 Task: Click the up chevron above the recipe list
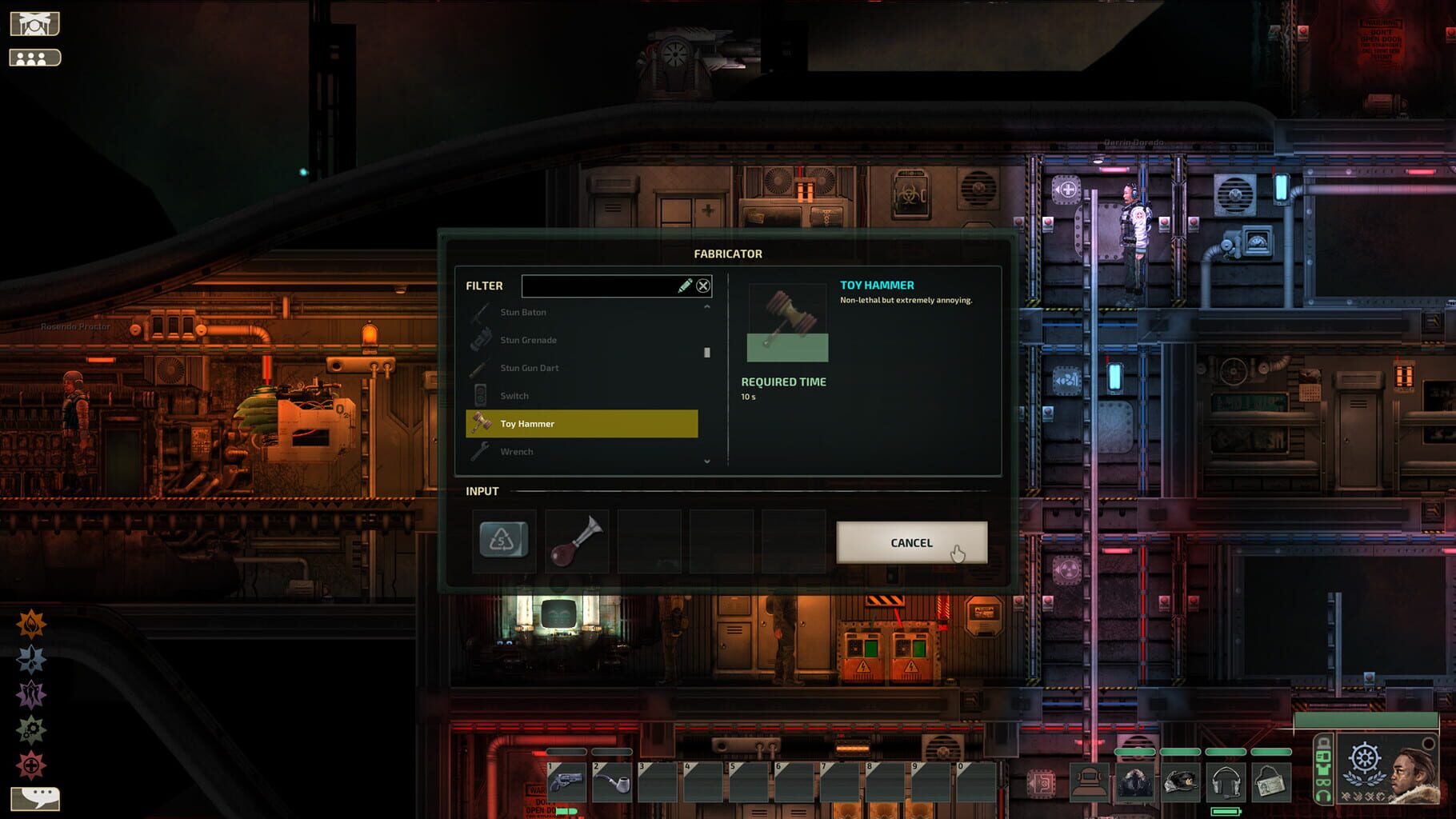tap(706, 308)
